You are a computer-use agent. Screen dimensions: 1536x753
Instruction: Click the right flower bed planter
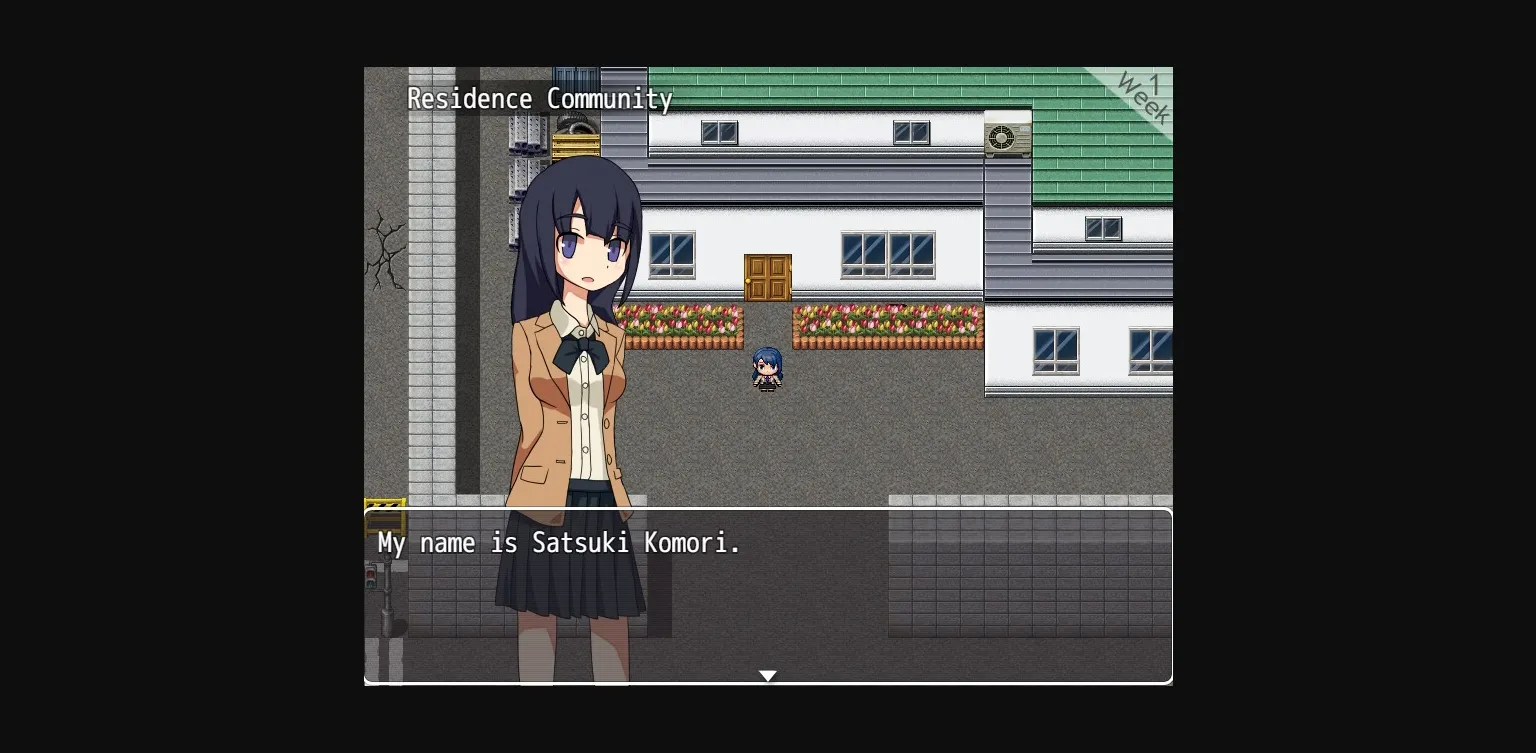(x=885, y=320)
